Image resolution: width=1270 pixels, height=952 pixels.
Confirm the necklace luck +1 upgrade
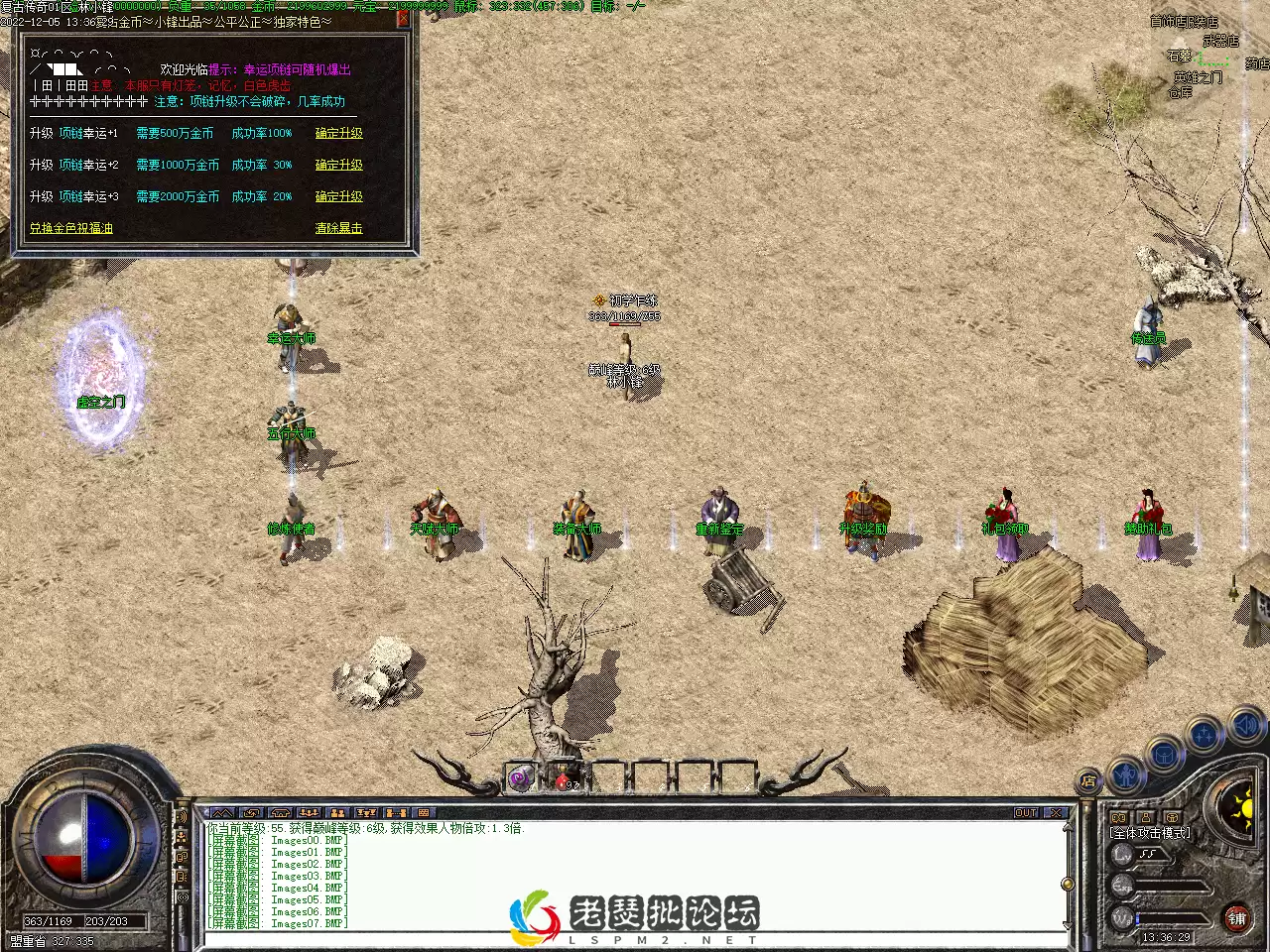[x=338, y=133]
